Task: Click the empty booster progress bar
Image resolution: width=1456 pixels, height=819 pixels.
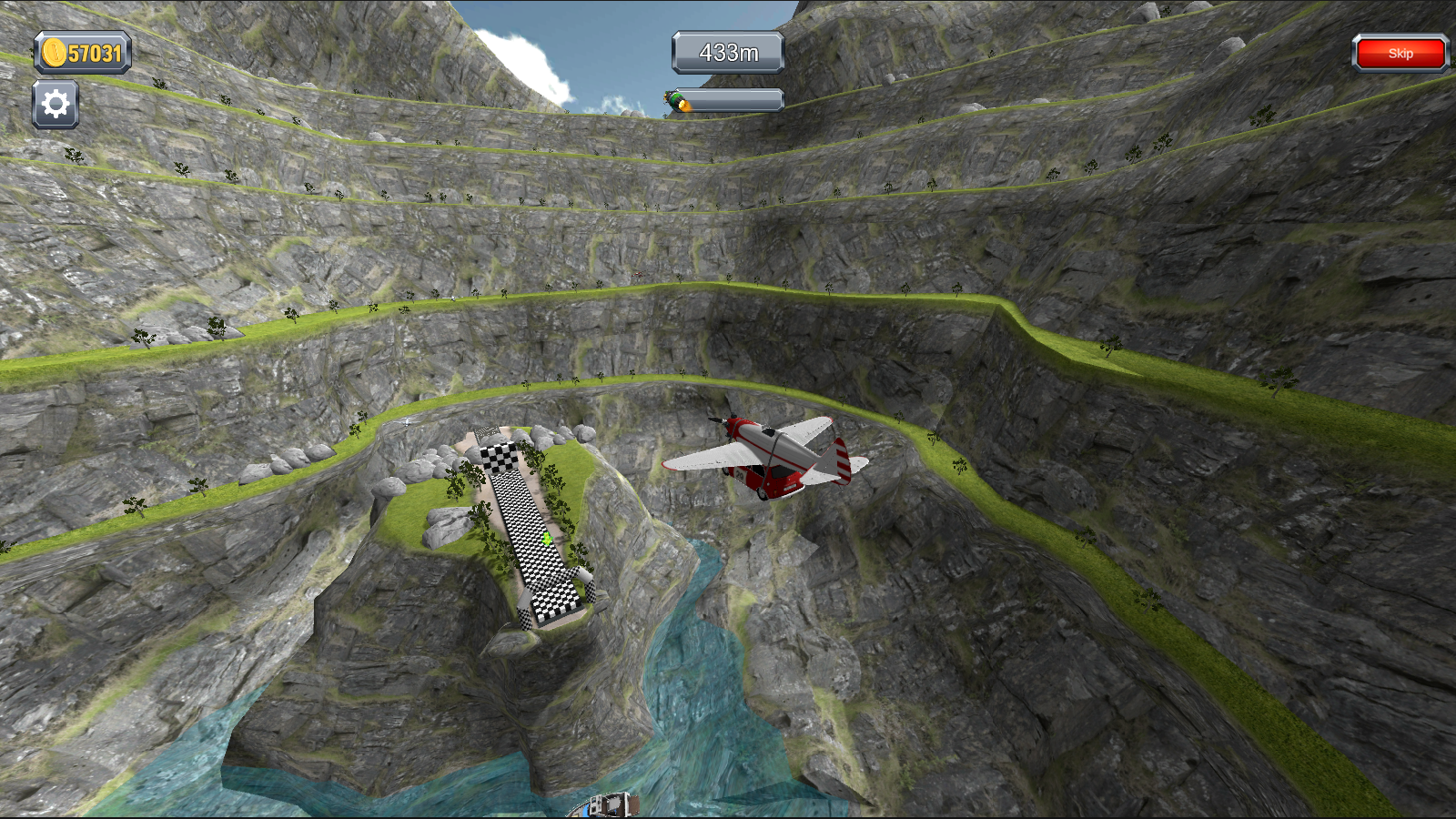Action: point(739,100)
